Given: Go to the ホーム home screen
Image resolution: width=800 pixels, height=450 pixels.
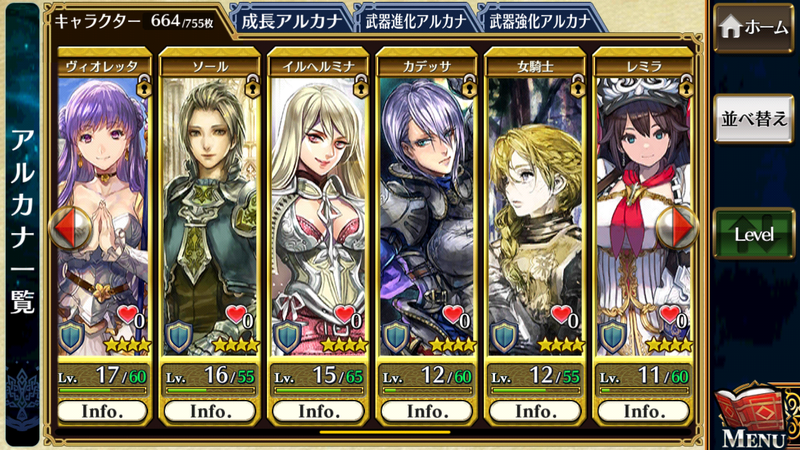Looking at the screenshot, I should coord(755,29).
